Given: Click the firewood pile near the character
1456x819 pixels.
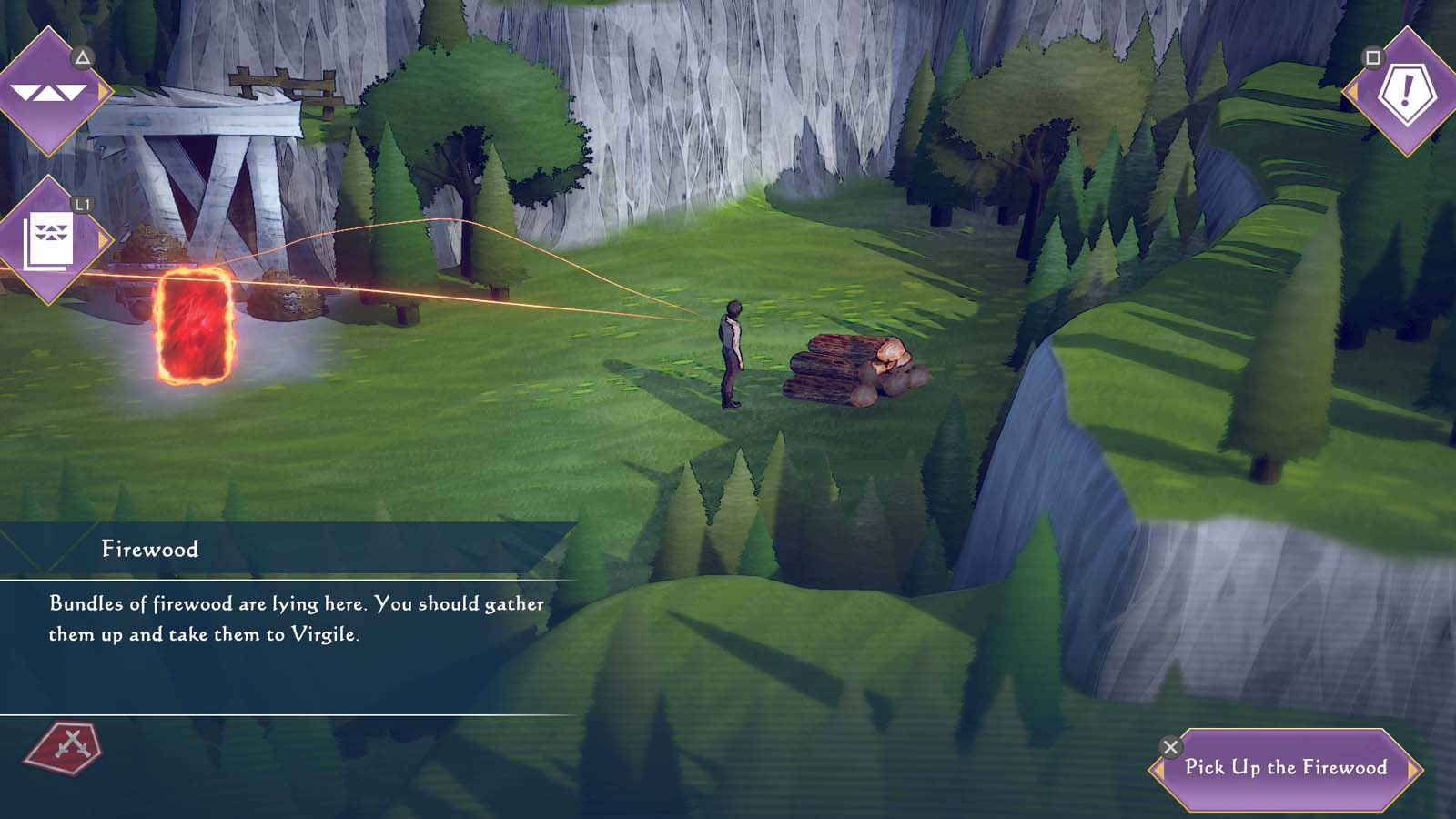Looking at the screenshot, I should point(851,369).
